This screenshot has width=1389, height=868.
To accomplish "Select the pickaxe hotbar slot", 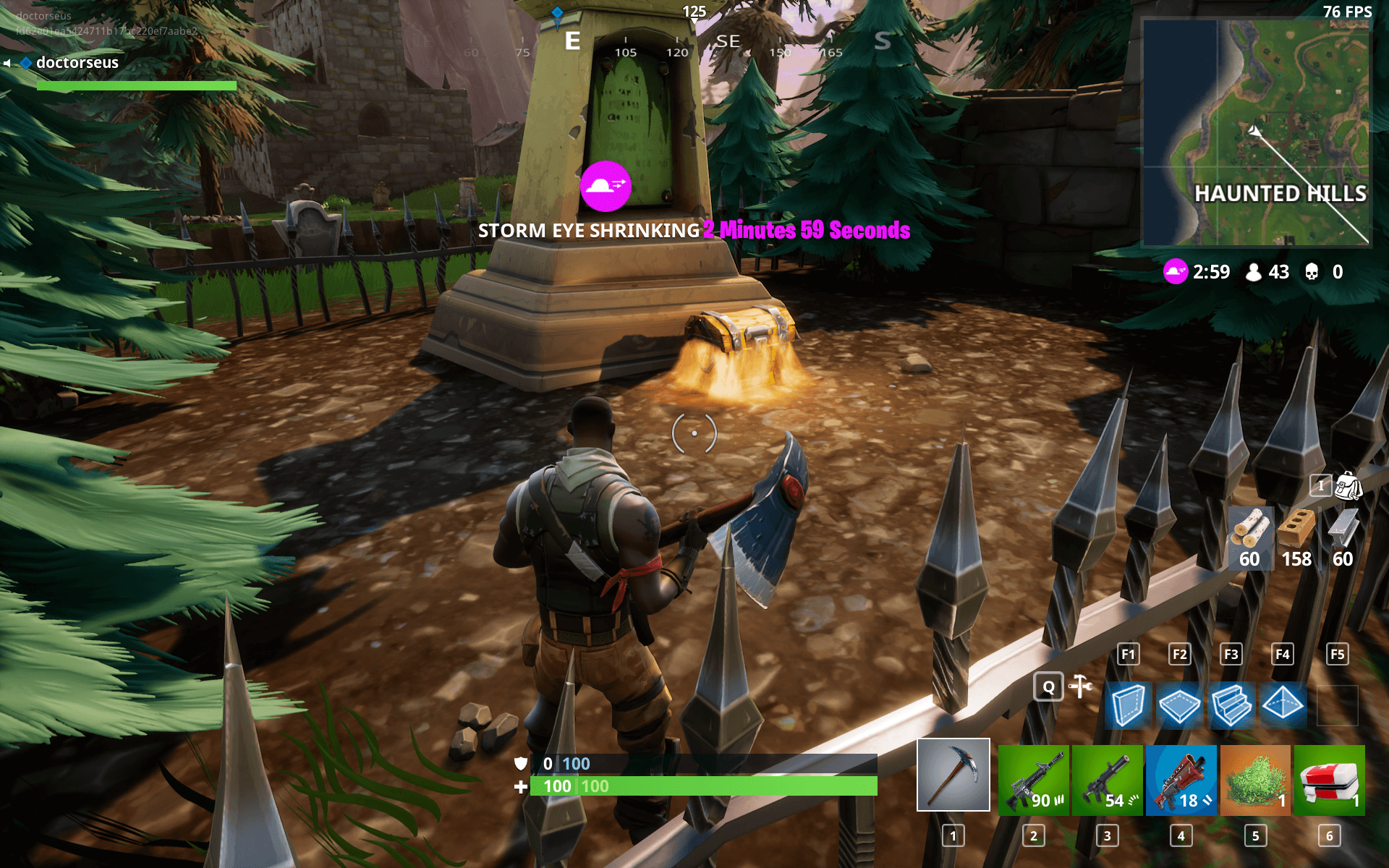I will (x=953, y=775).
